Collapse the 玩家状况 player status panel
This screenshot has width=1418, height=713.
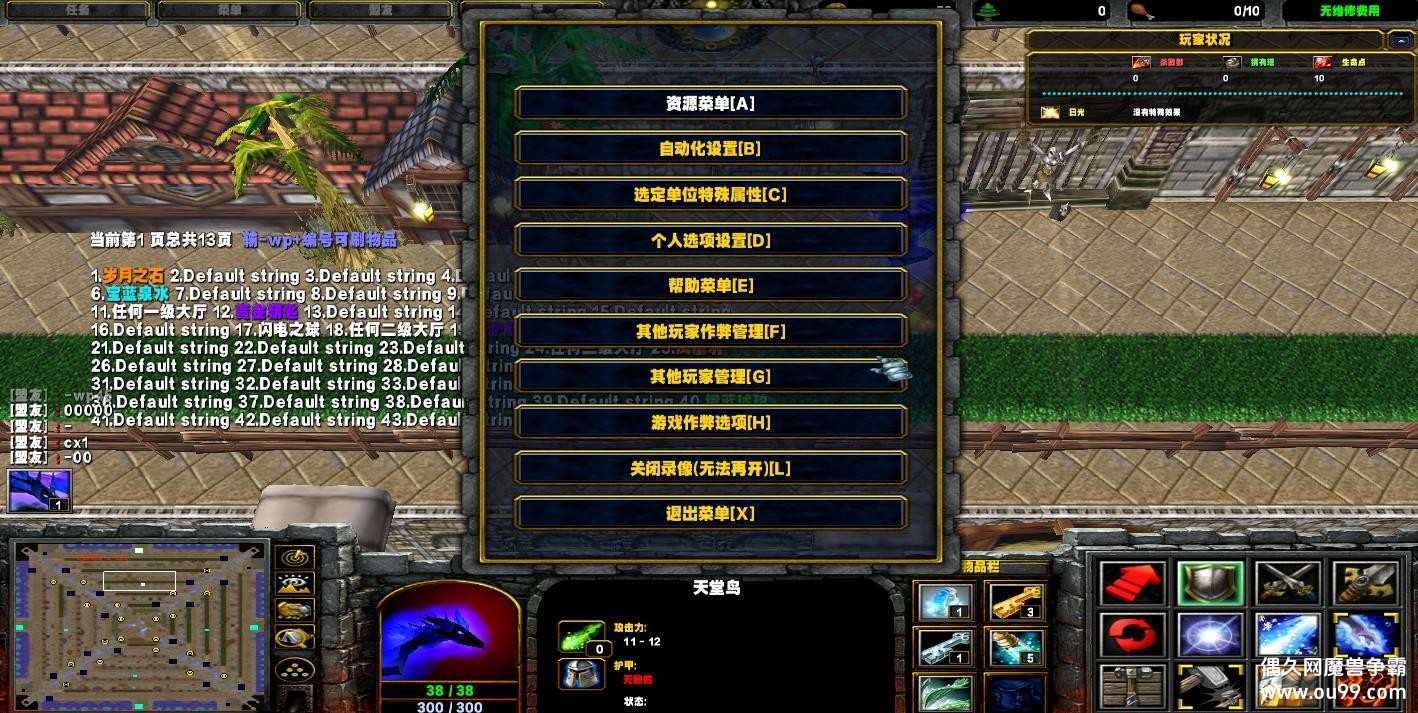pyautogui.click(x=1397, y=40)
